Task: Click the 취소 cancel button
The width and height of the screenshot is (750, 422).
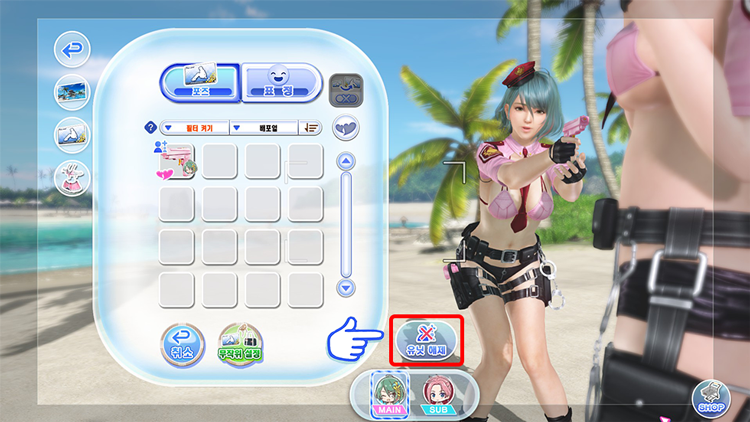Action: [x=182, y=344]
